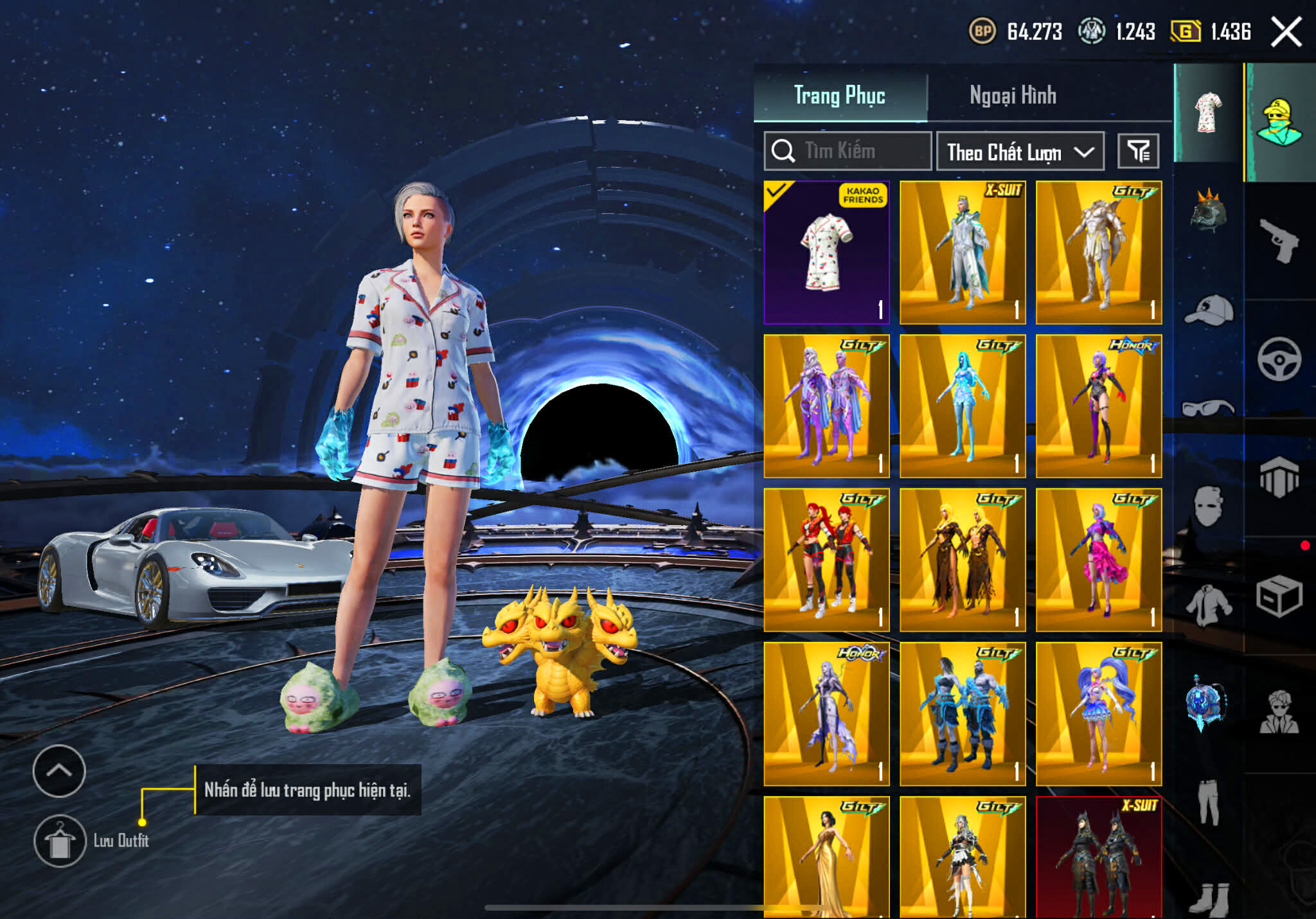Screen dimensions: 1316x919
Task: Switch to the Ngoại Hình tab
Action: tap(1013, 96)
